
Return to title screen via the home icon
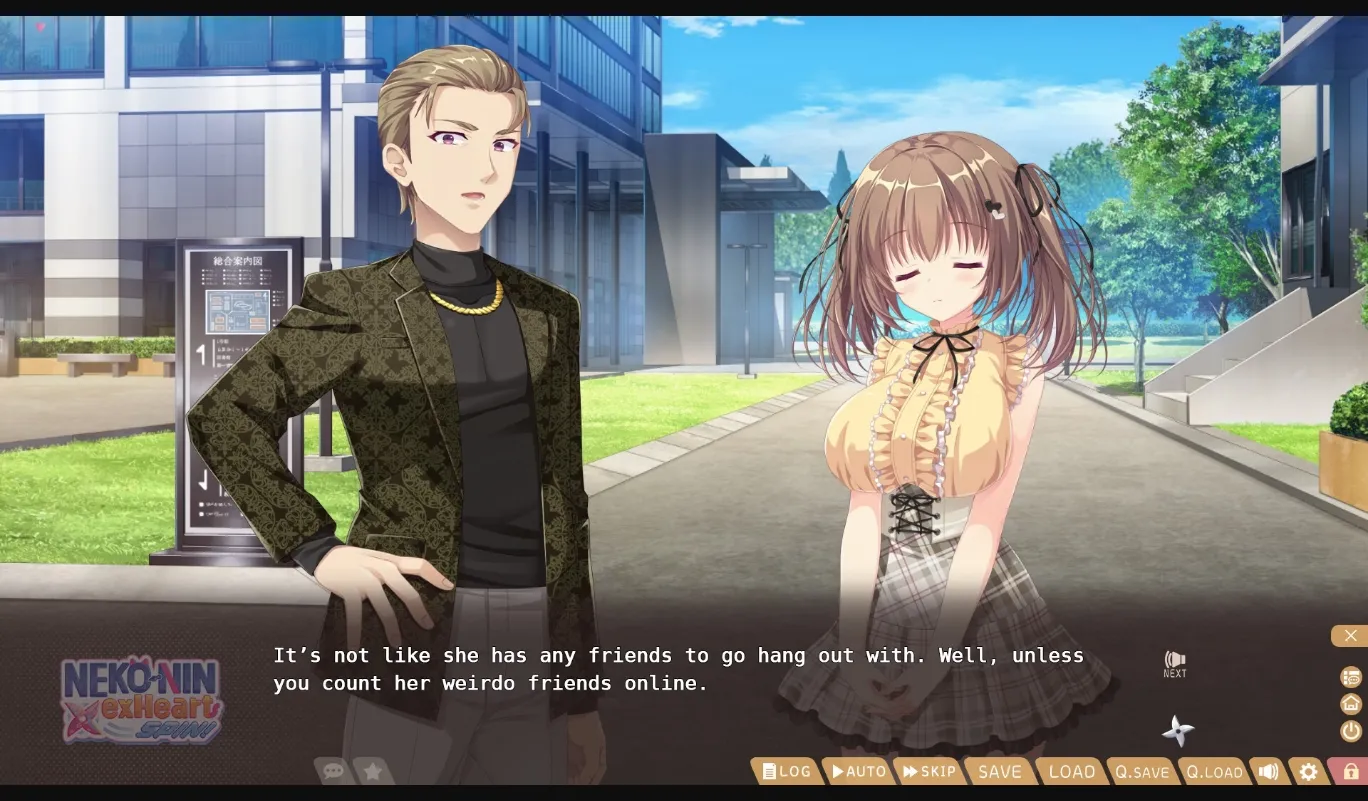click(x=1349, y=705)
